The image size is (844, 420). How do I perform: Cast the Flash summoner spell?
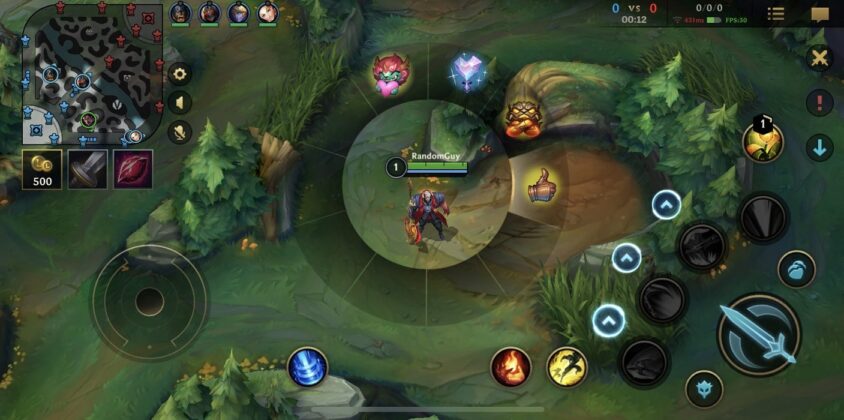coord(567,367)
